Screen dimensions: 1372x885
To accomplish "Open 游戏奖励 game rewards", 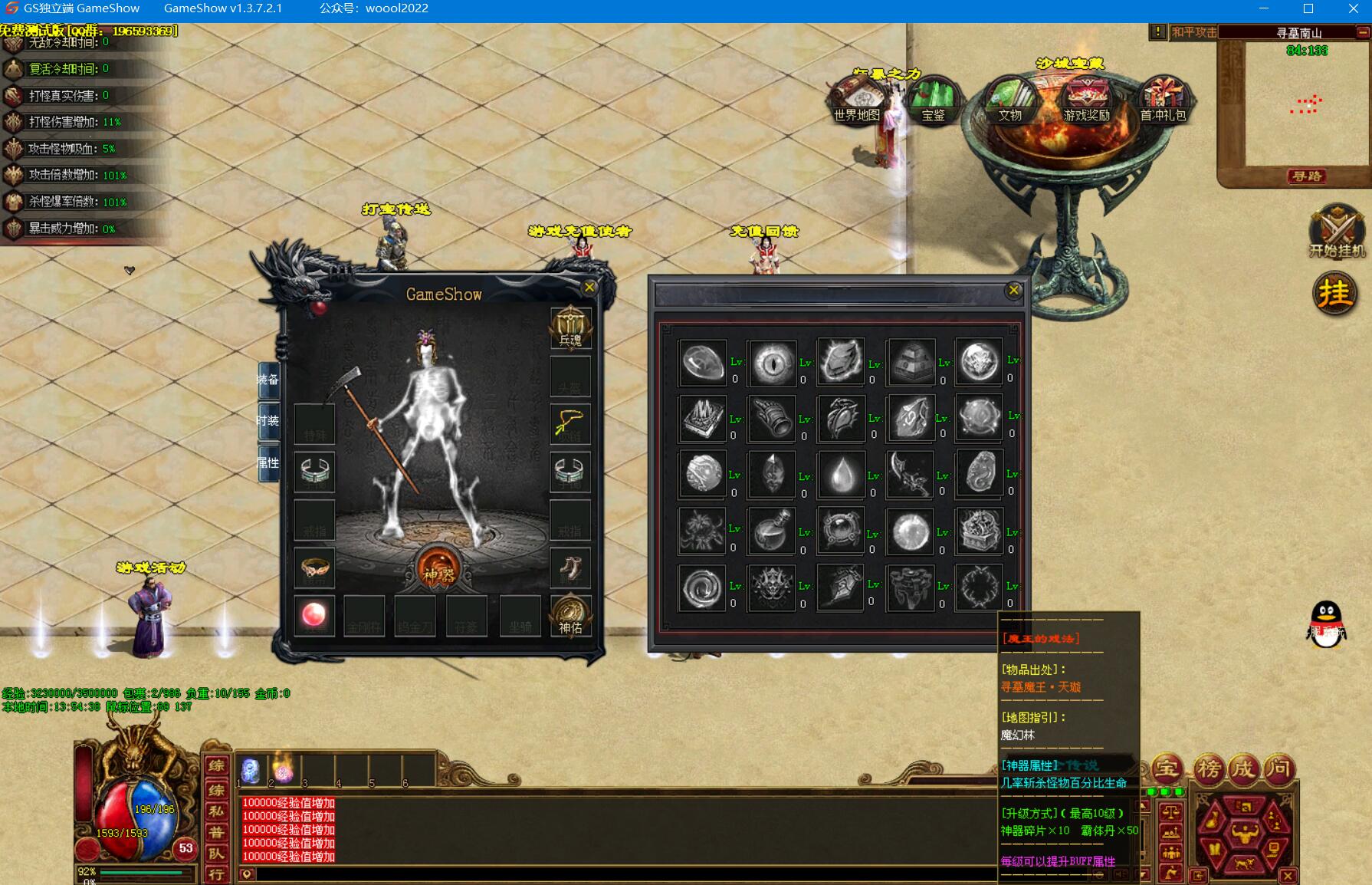I will pyautogui.click(x=1086, y=100).
